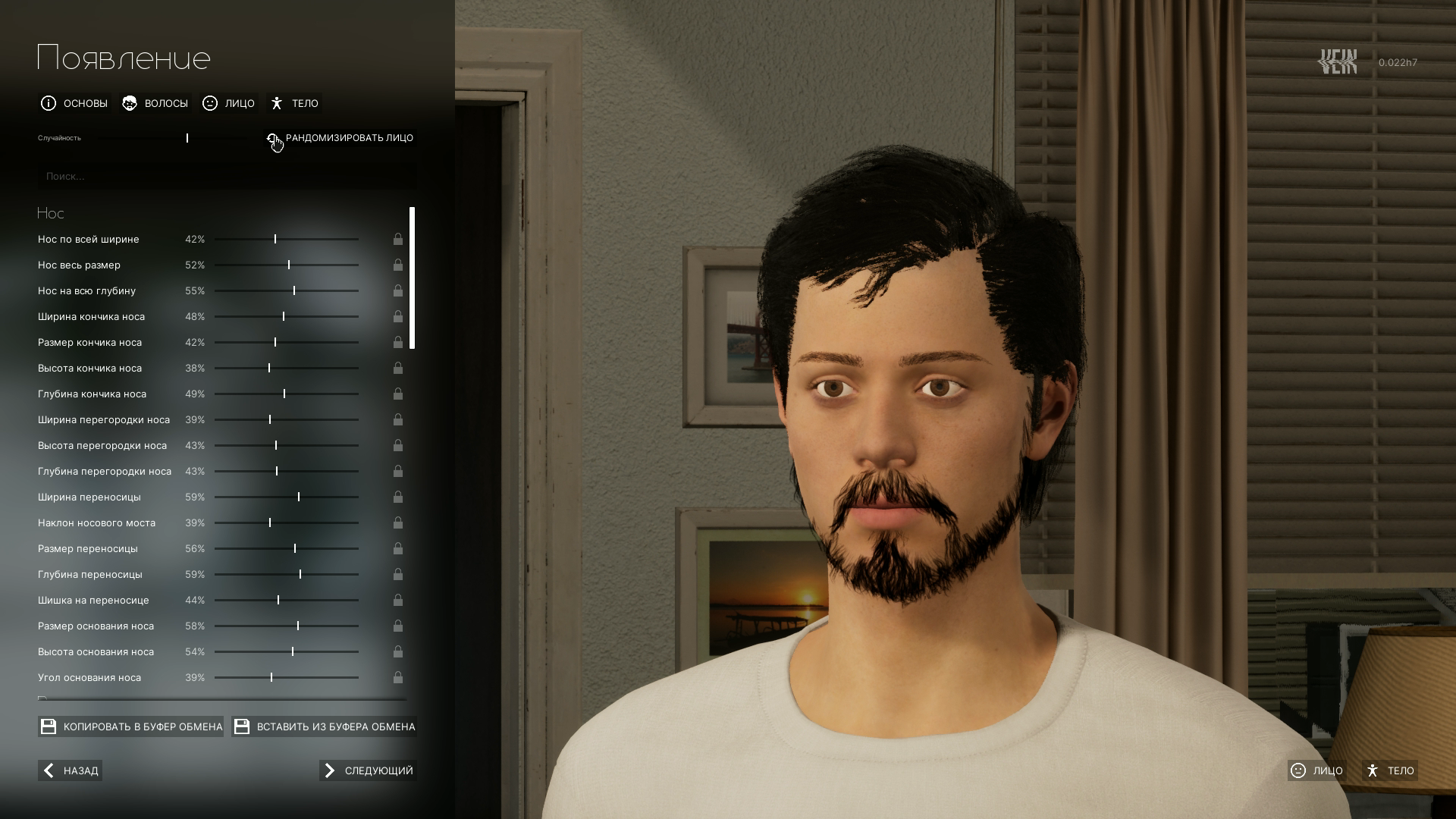This screenshot has height=819, width=1456.
Task: Adjust the Угол основания носа slider
Action: pos(271,677)
